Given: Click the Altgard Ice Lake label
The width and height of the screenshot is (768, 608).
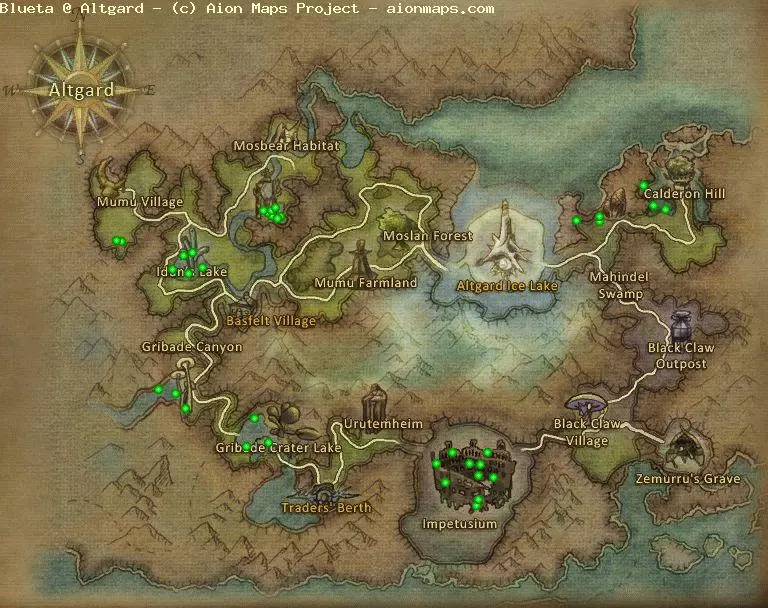Looking at the screenshot, I should [506, 286].
